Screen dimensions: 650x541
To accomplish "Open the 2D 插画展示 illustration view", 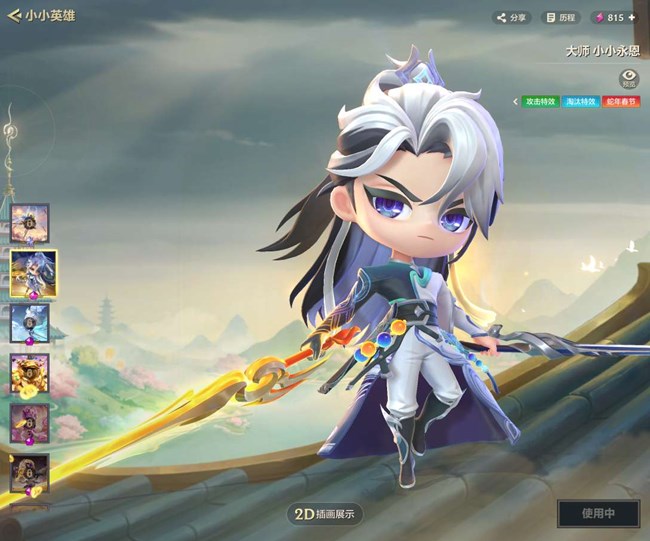I will point(325,514).
